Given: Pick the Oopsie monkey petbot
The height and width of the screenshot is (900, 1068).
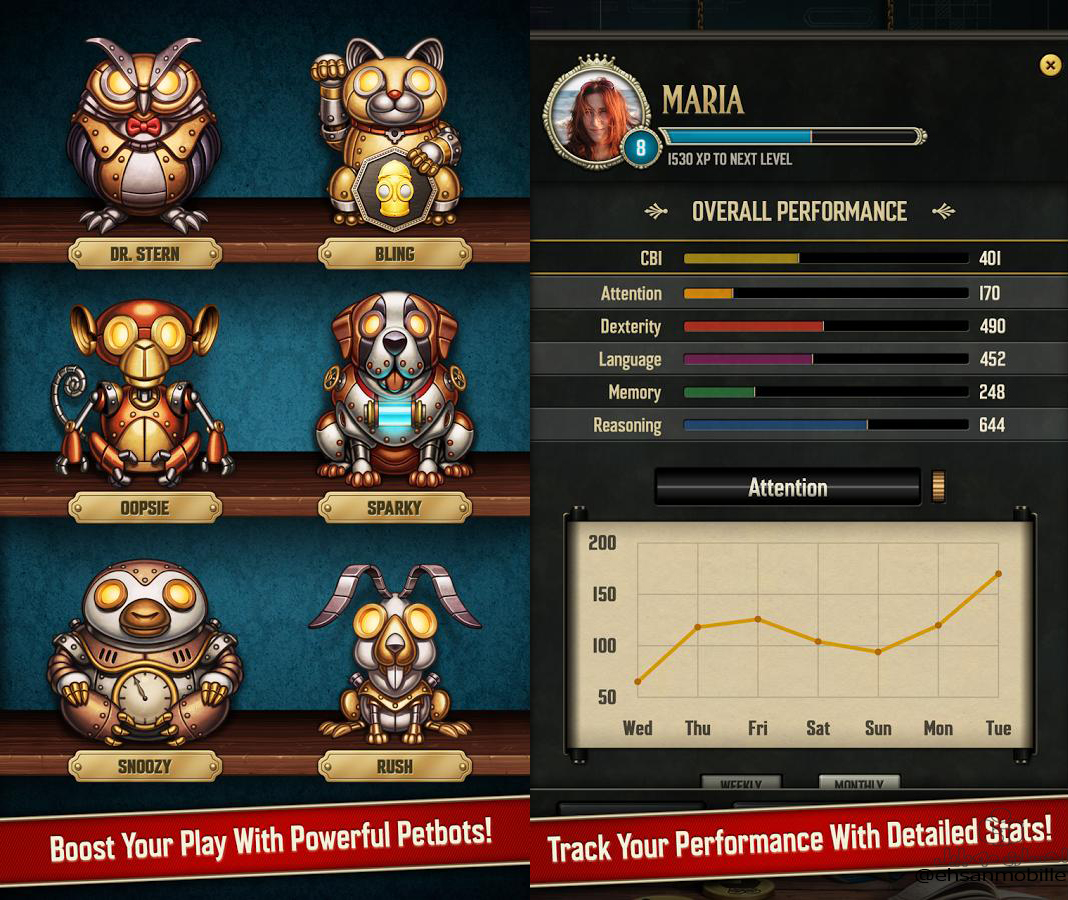Looking at the screenshot, I should click(x=144, y=392).
